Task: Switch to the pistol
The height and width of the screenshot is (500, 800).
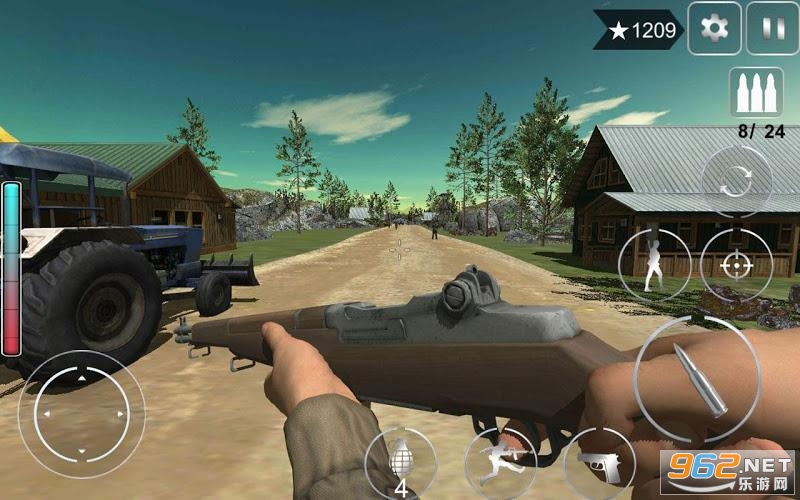Action: point(600,464)
